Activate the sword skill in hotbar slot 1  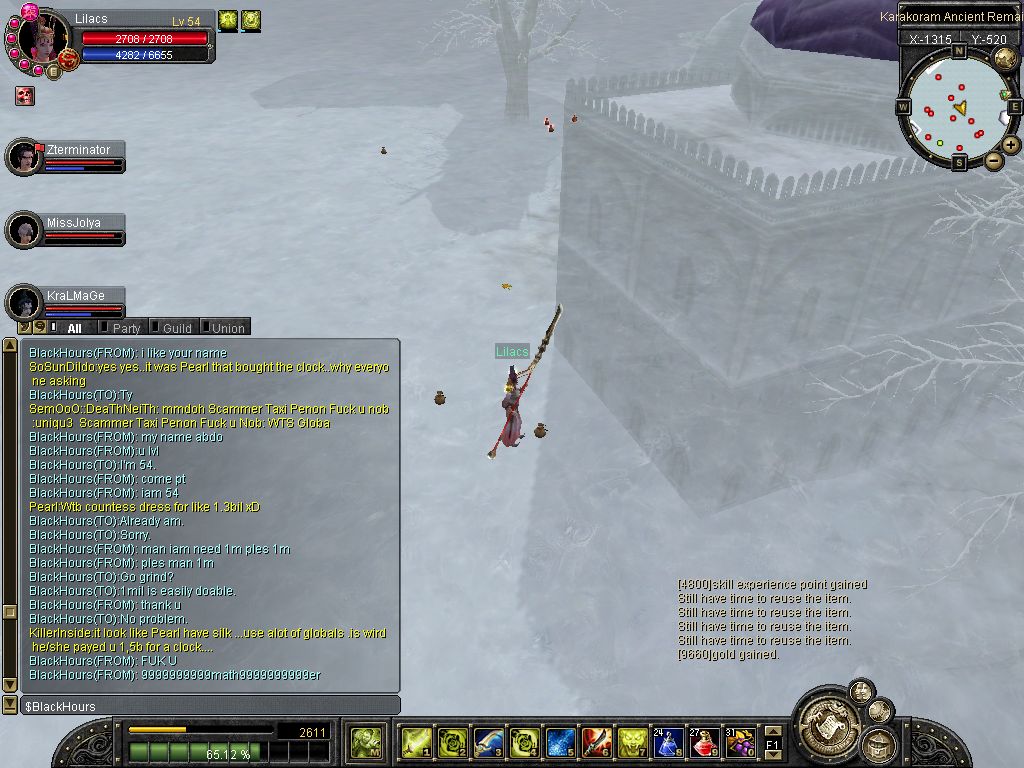click(416, 742)
